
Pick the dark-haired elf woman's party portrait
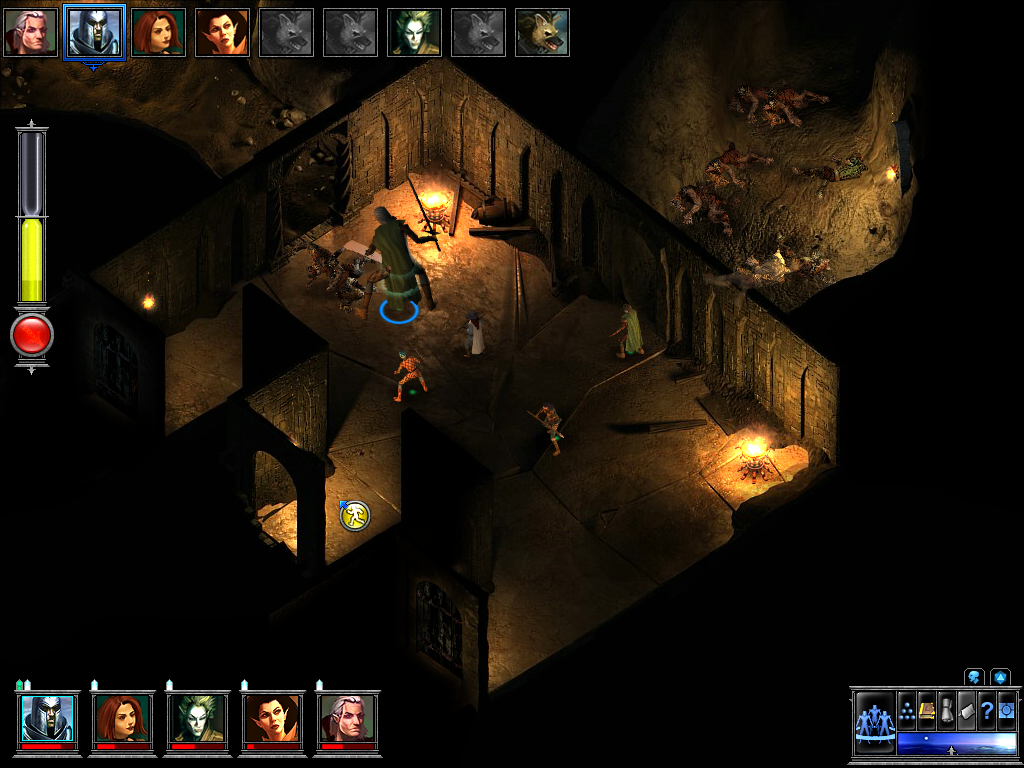pos(272,718)
